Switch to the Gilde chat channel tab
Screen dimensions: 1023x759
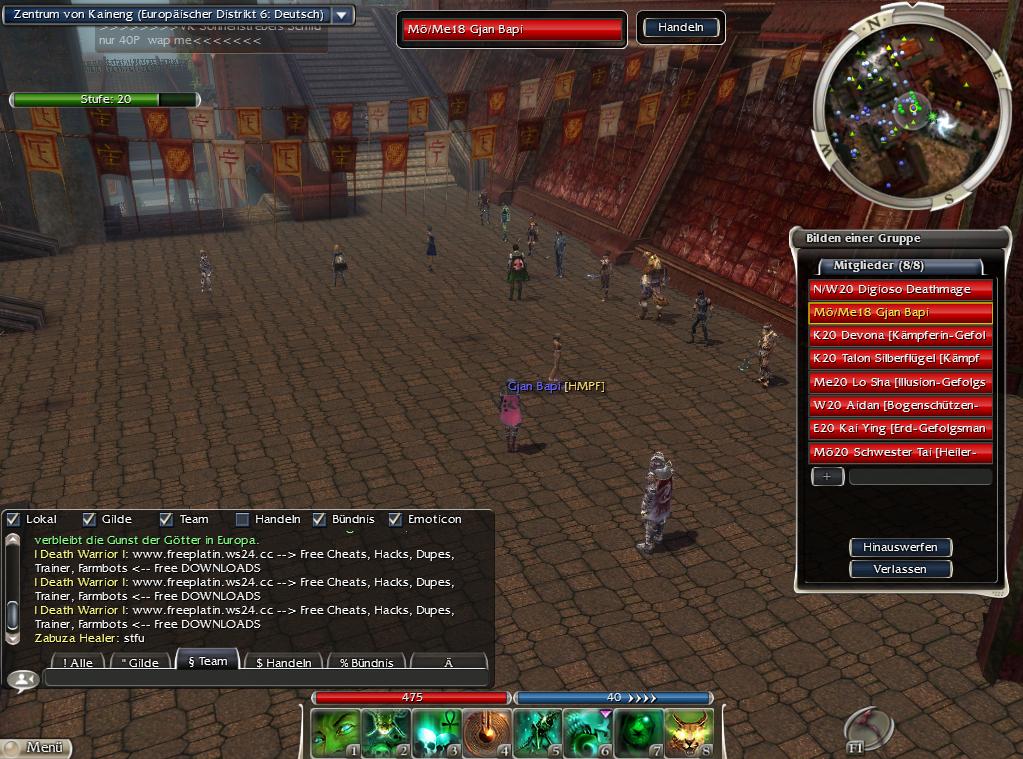coord(140,662)
